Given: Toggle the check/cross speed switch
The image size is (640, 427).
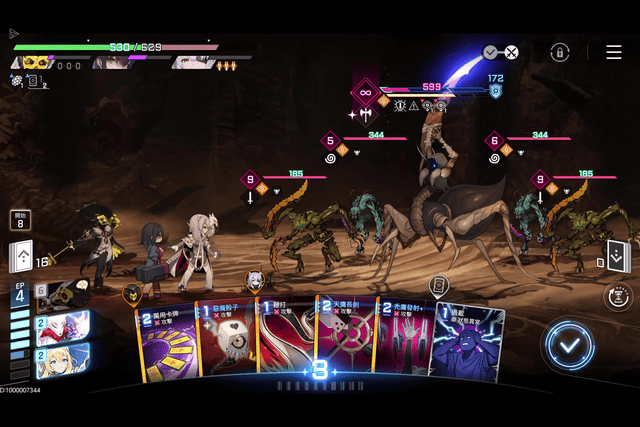Looking at the screenshot, I should 500,52.
